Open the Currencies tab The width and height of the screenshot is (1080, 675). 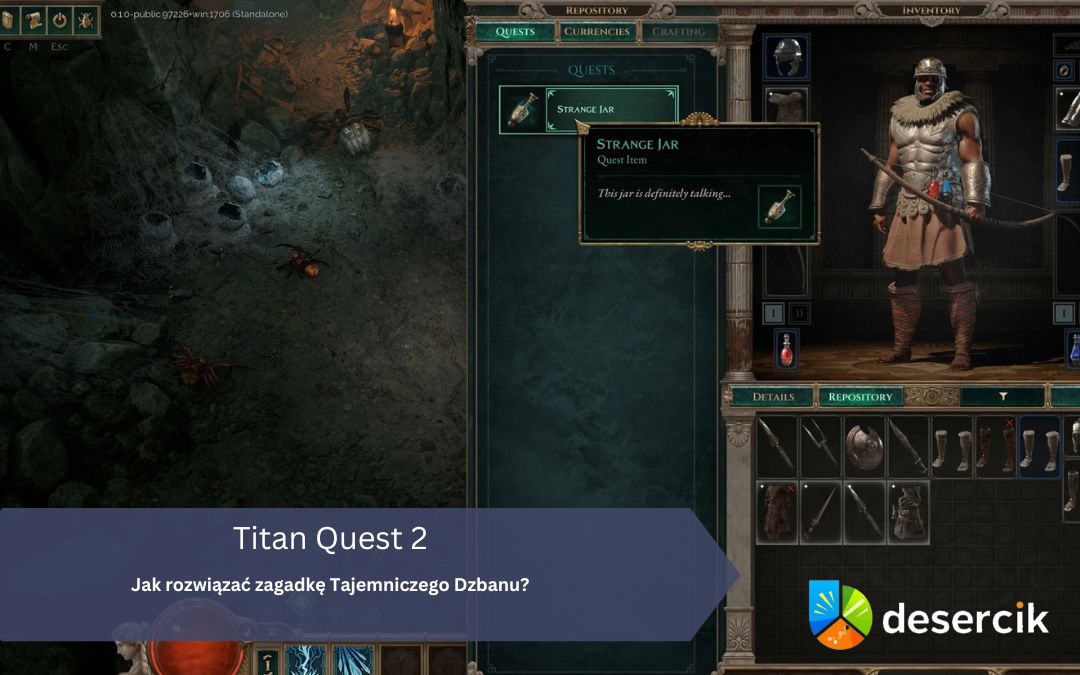click(597, 32)
